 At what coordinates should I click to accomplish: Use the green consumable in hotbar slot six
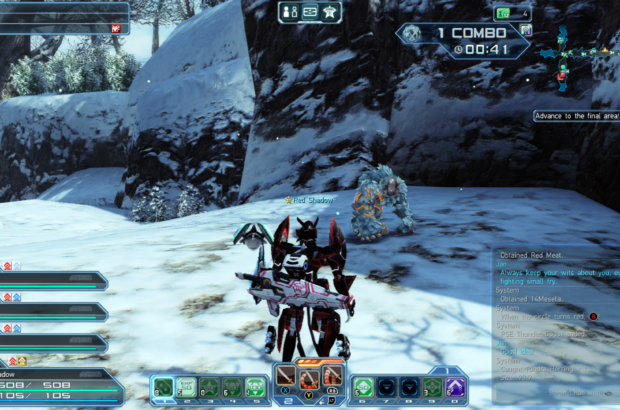click(x=363, y=387)
